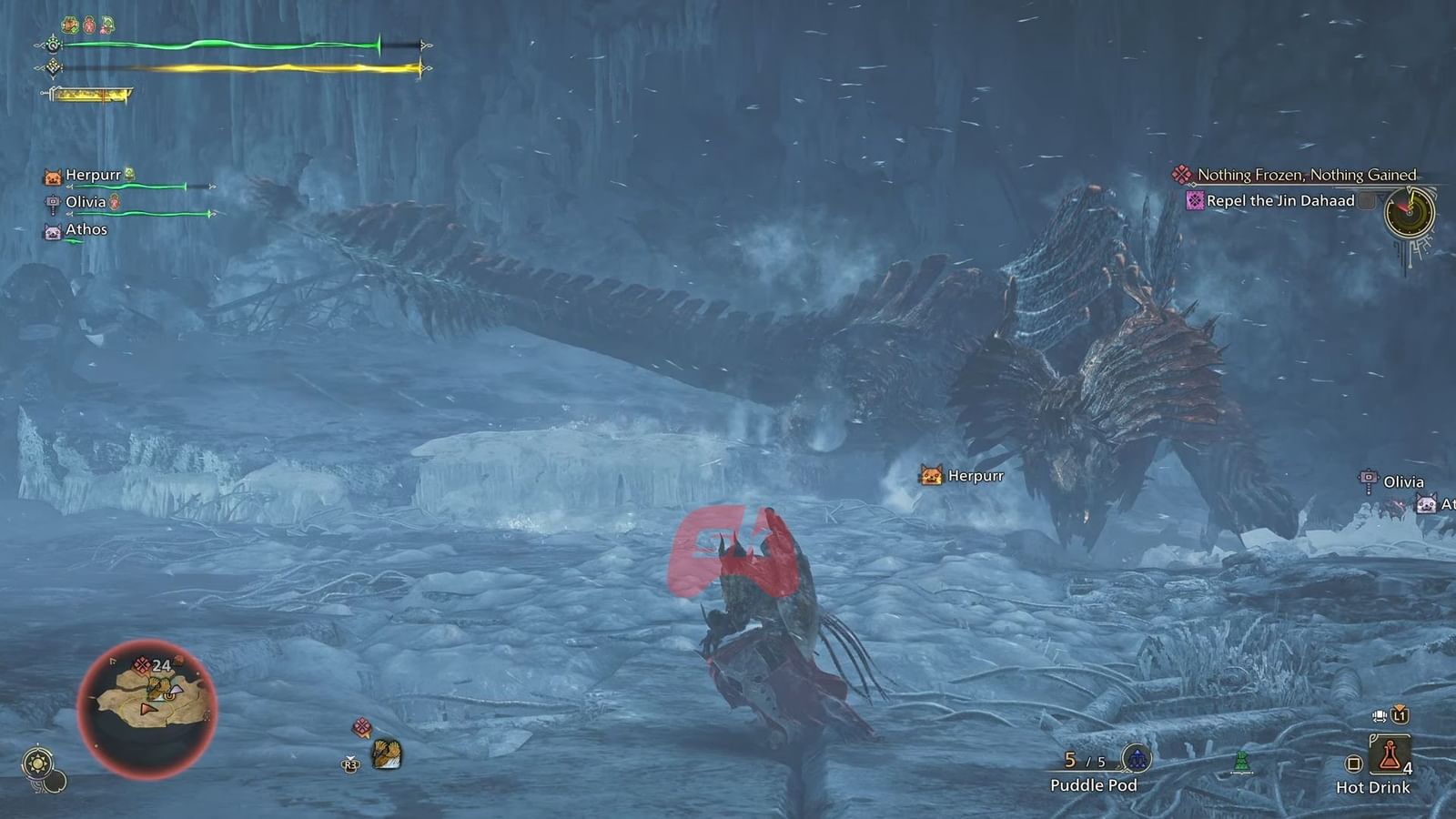Click the leftmost buff icon above the health bar
This screenshot has height=819, width=1456.
point(68,25)
